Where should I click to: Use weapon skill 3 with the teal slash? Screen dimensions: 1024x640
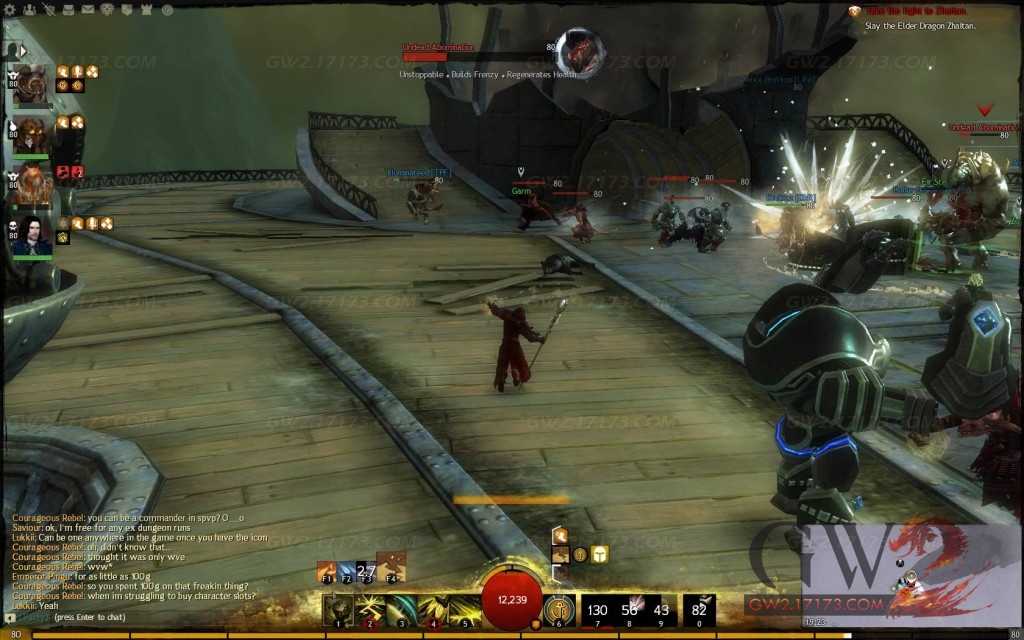(x=402, y=607)
